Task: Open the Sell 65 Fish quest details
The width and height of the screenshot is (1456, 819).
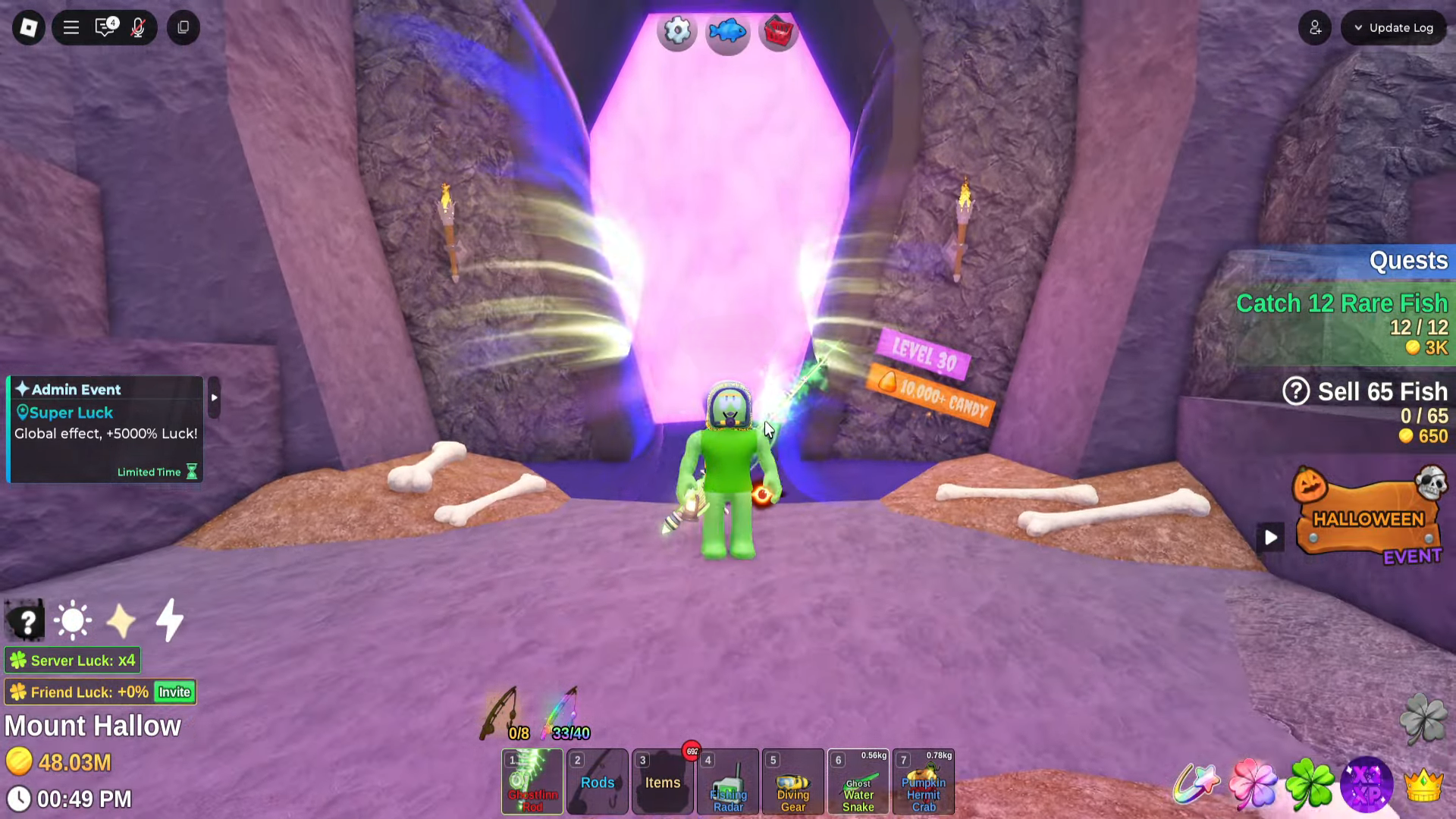Action: click(x=1297, y=391)
